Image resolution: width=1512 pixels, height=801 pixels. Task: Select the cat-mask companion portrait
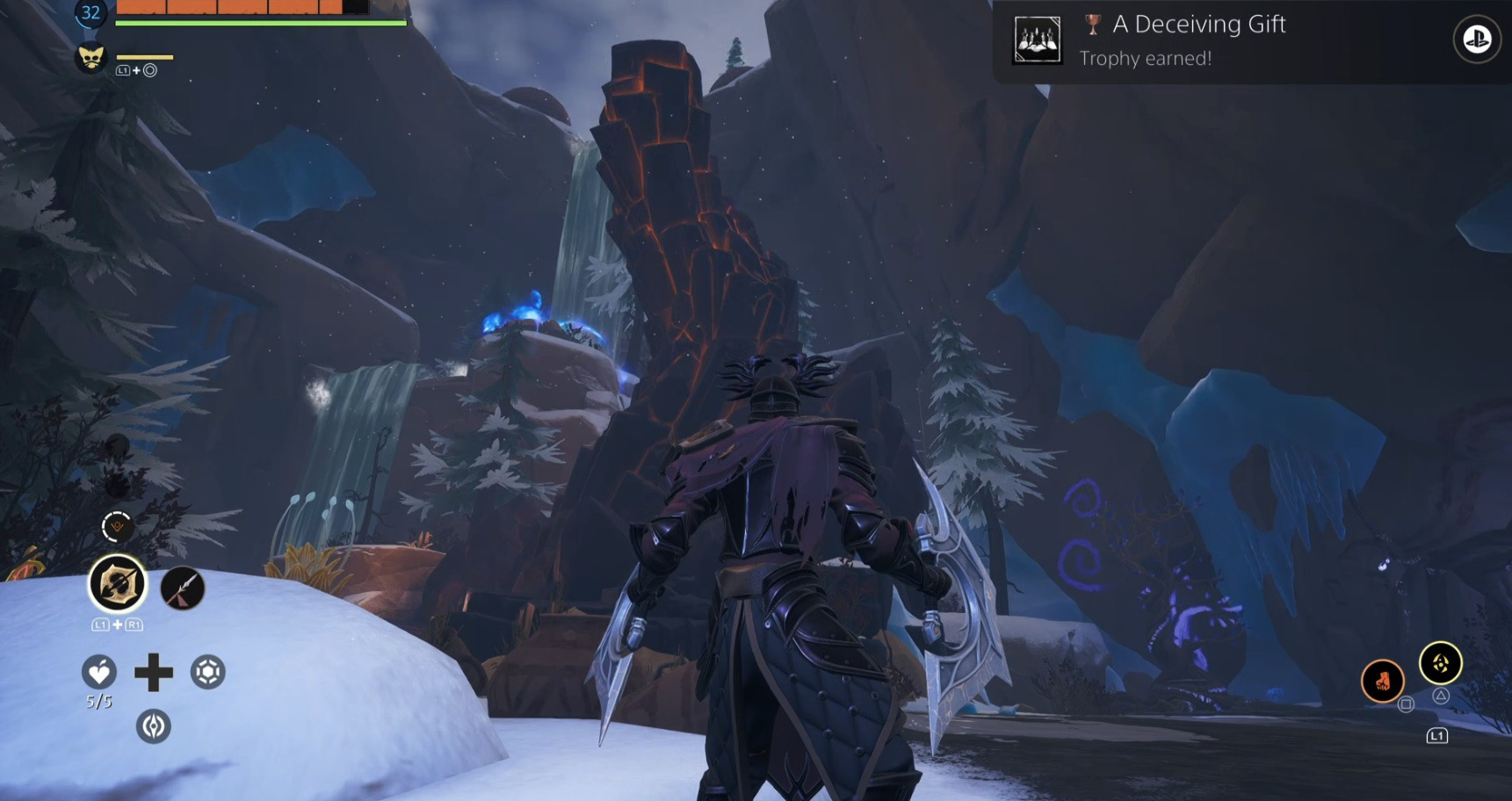click(90, 59)
